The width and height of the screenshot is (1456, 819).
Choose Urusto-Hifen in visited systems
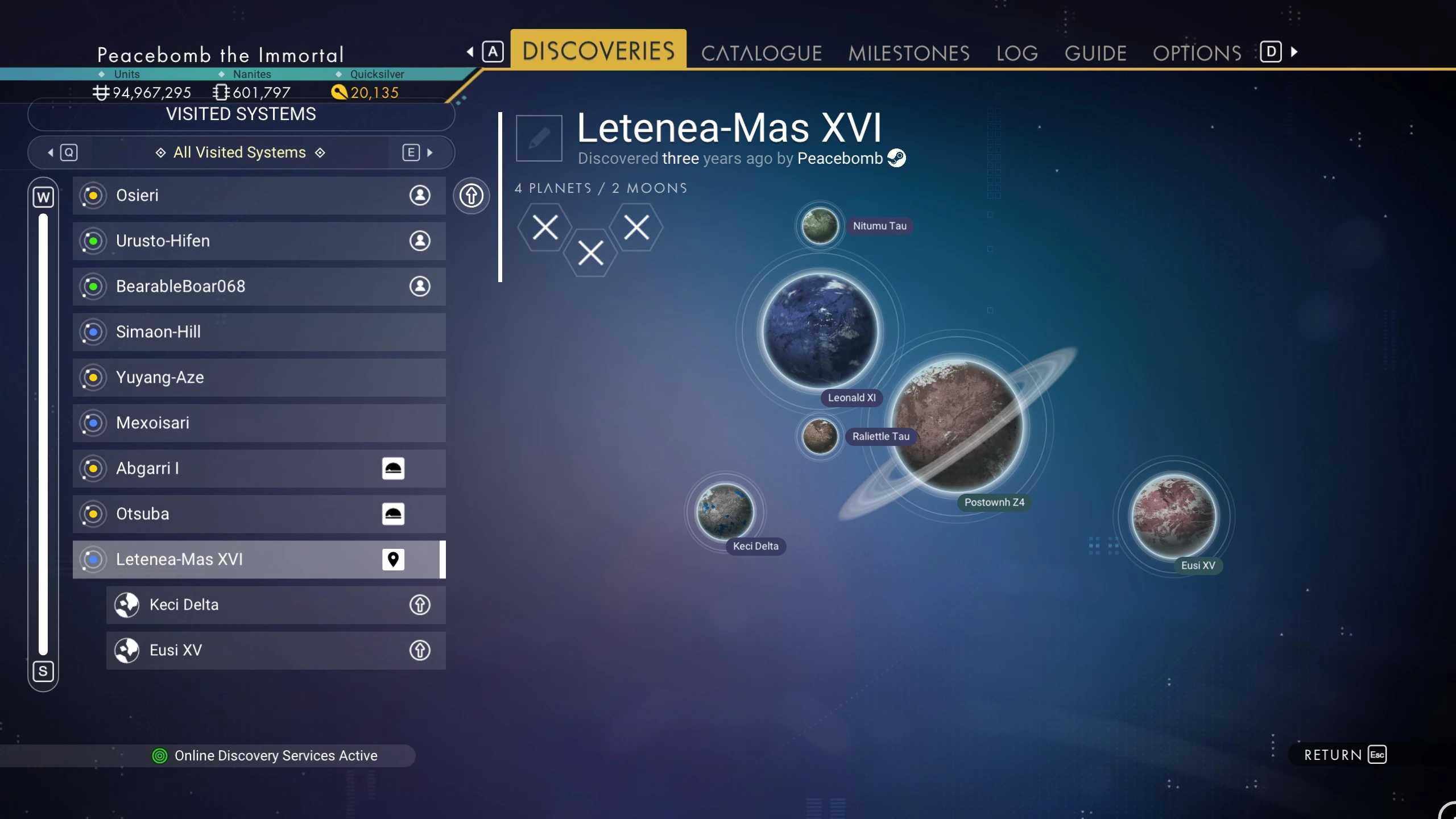tap(259, 241)
